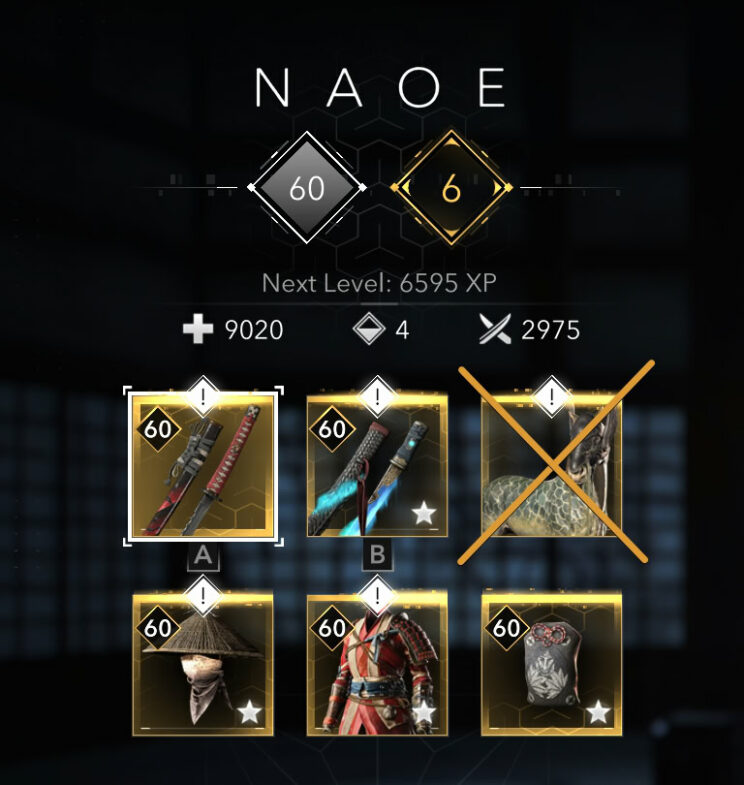Select the glowing blue blade weapon slot
Screen dimensions: 744x785
click(377, 467)
